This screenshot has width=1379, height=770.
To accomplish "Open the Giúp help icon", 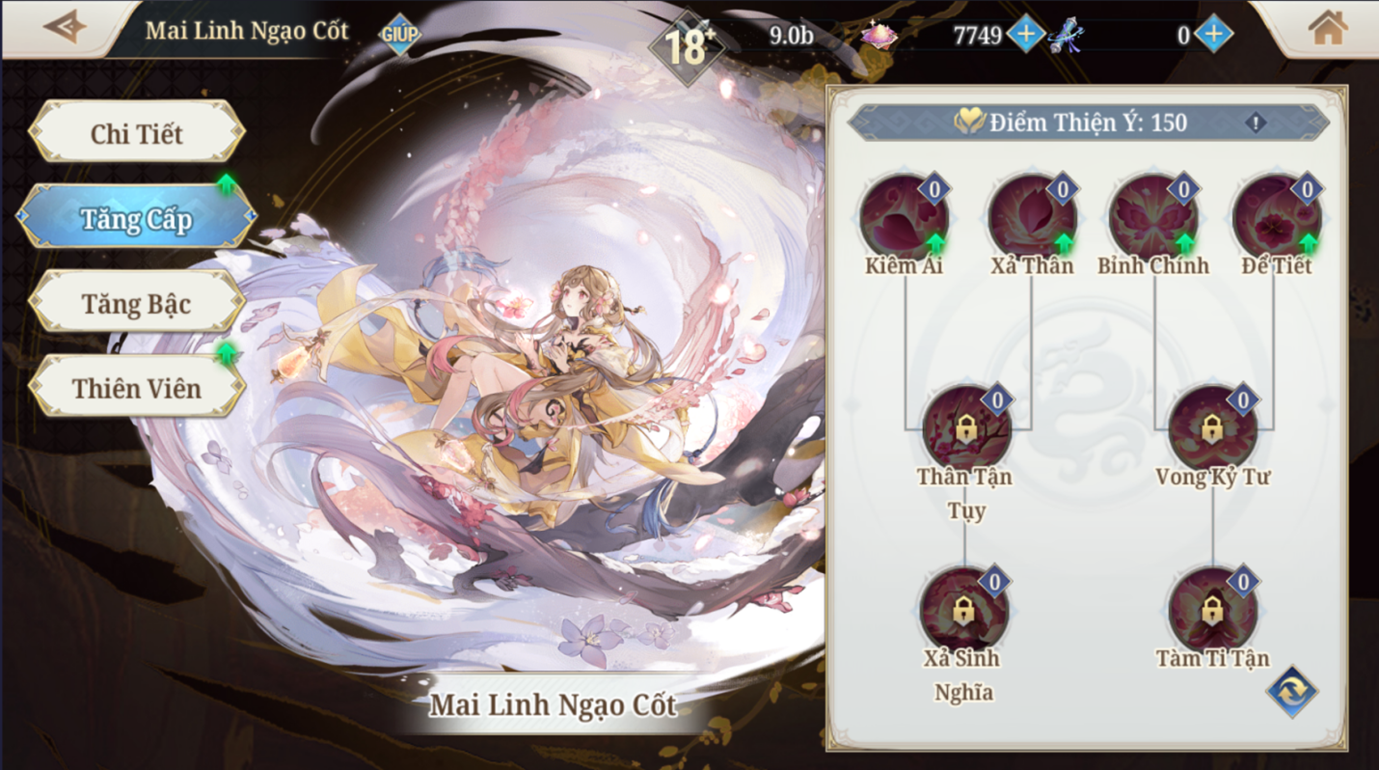I will 399,33.
